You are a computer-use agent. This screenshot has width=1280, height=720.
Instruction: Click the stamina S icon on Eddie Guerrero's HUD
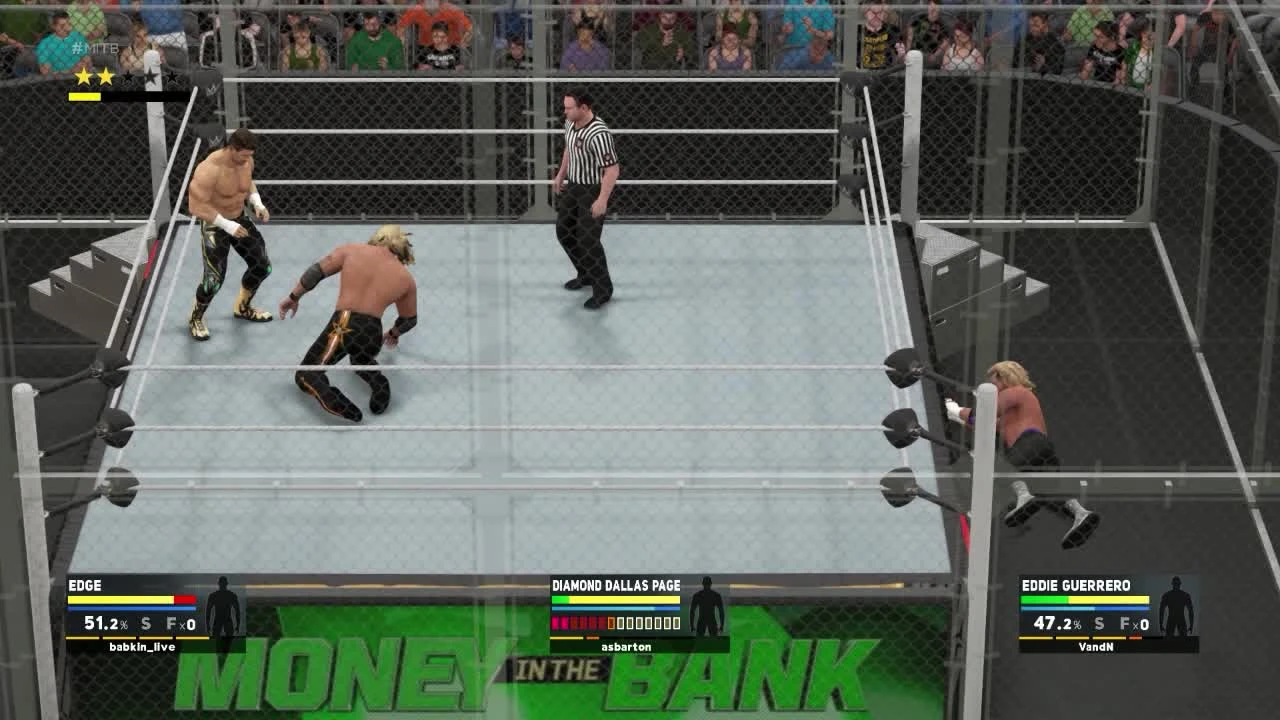1099,624
